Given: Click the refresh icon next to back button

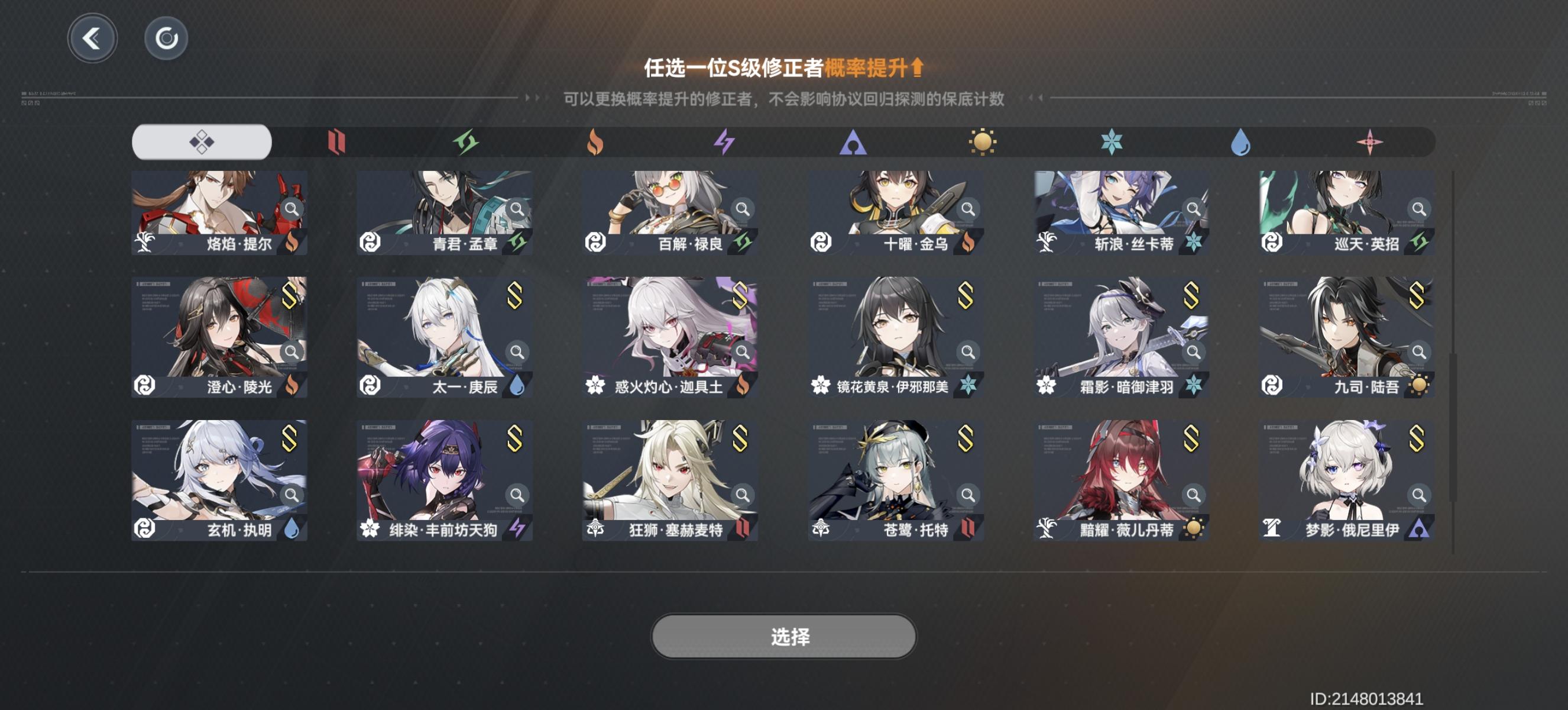Looking at the screenshot, I should (166, 38).
